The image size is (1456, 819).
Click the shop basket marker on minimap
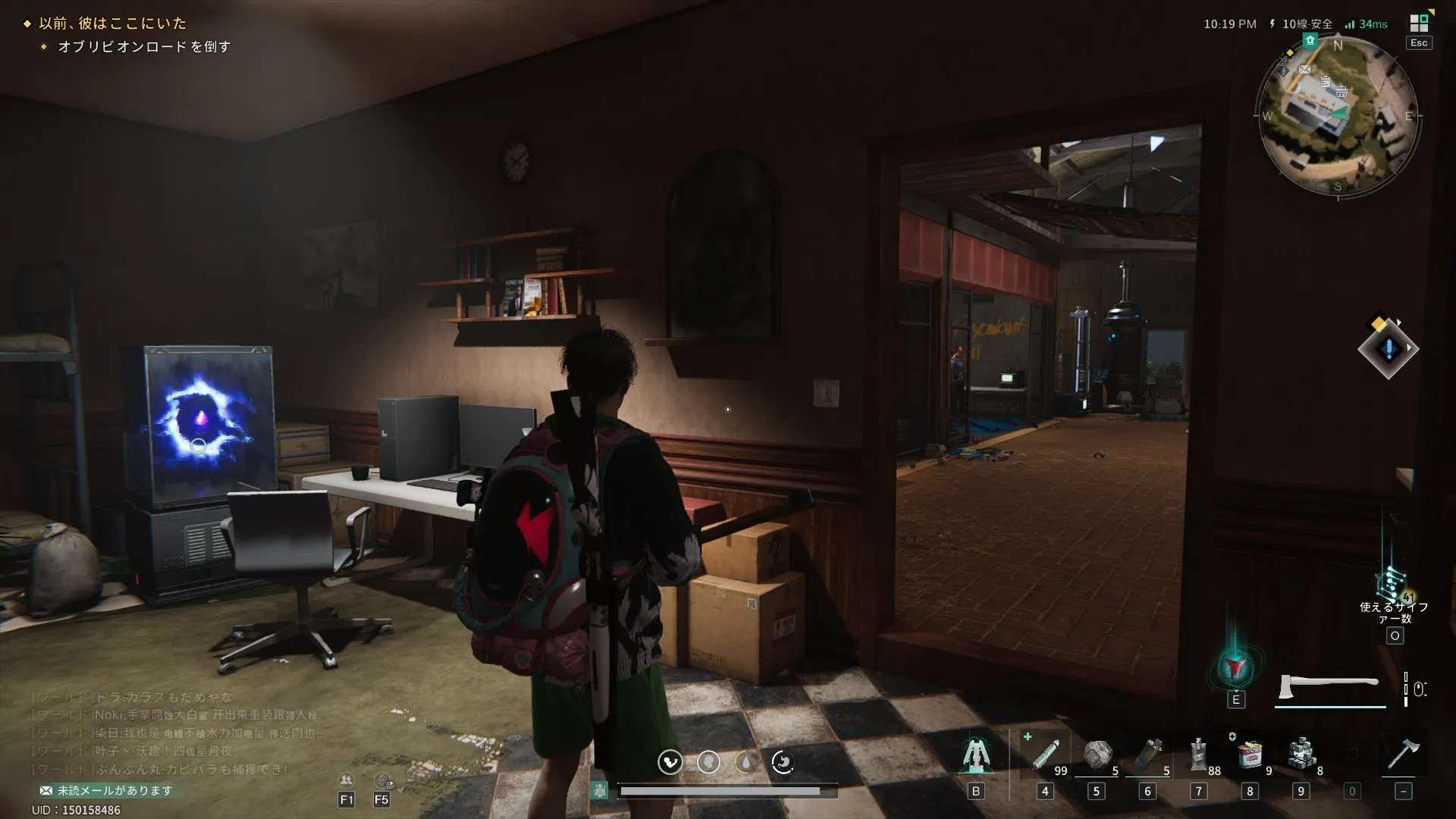point(1341,93)
